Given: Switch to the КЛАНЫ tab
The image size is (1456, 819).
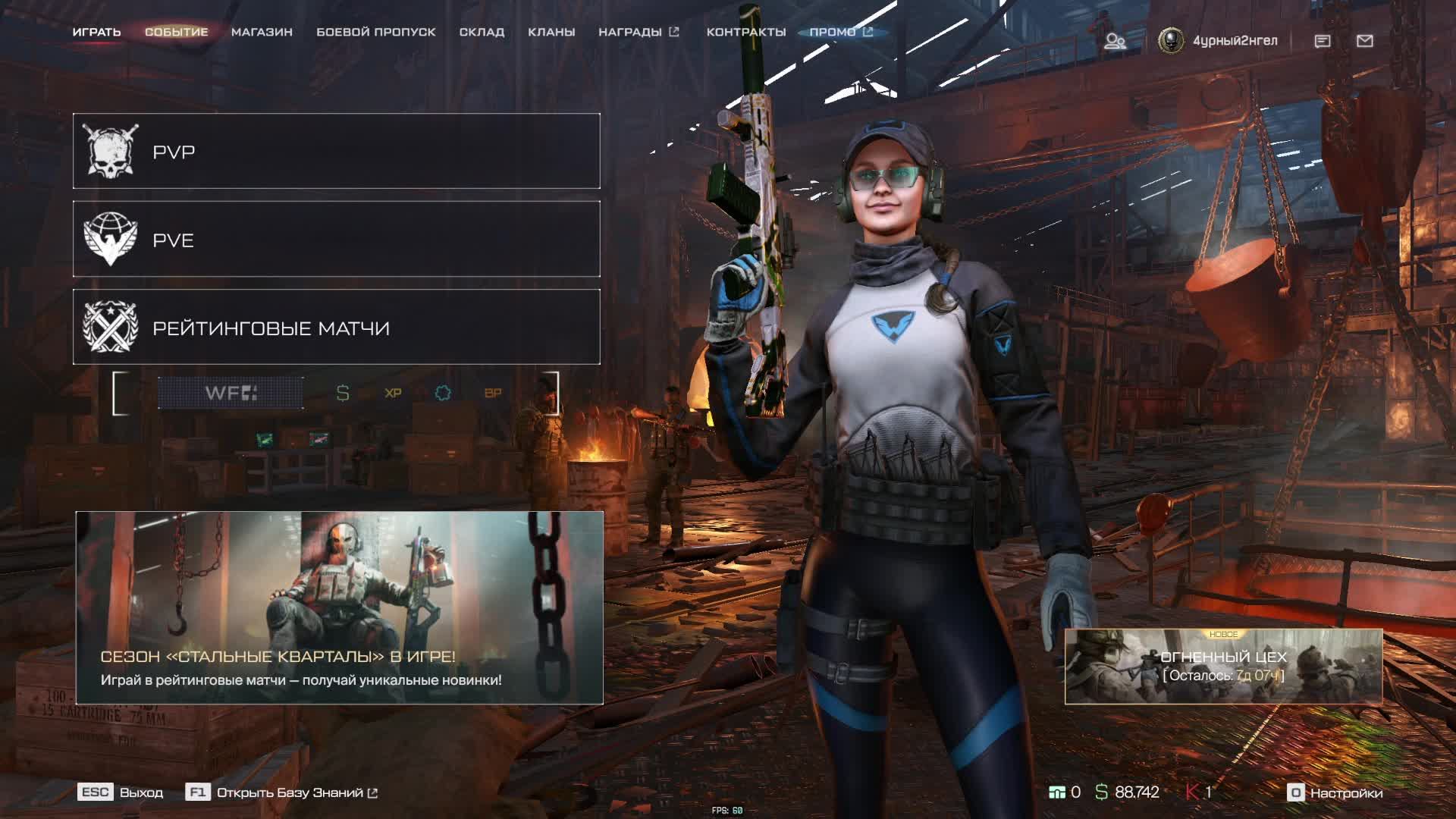Looking at the screenshot, I should pyautogui.click(x=551, y=32).
